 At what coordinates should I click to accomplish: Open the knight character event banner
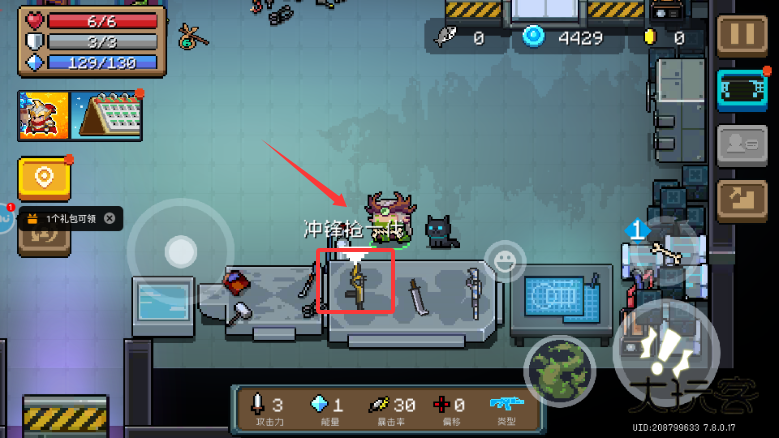pos(42,116)
